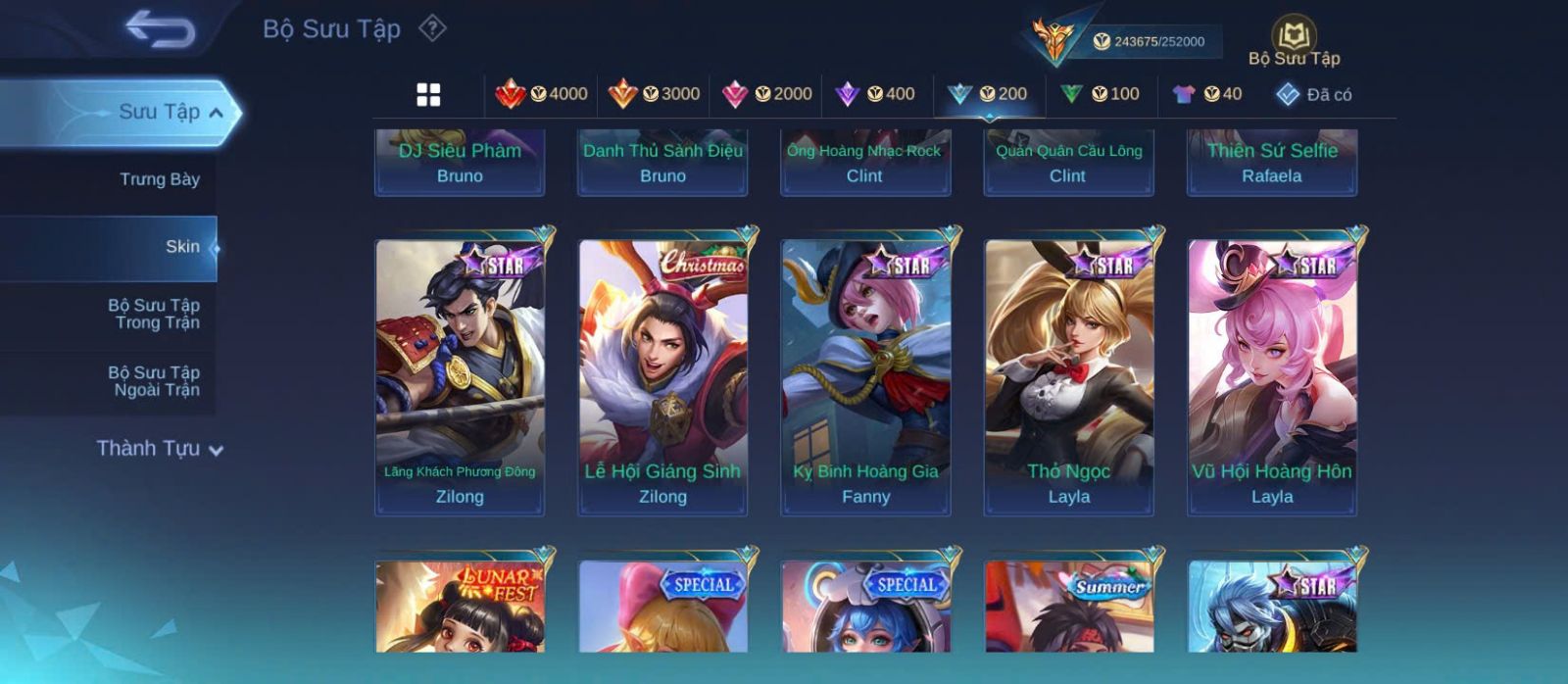The height and width of the screenshot is (684, 1568).
Task: Open Bộ Sưu Tập Ngoài Trận
Action: click(154, 381)
